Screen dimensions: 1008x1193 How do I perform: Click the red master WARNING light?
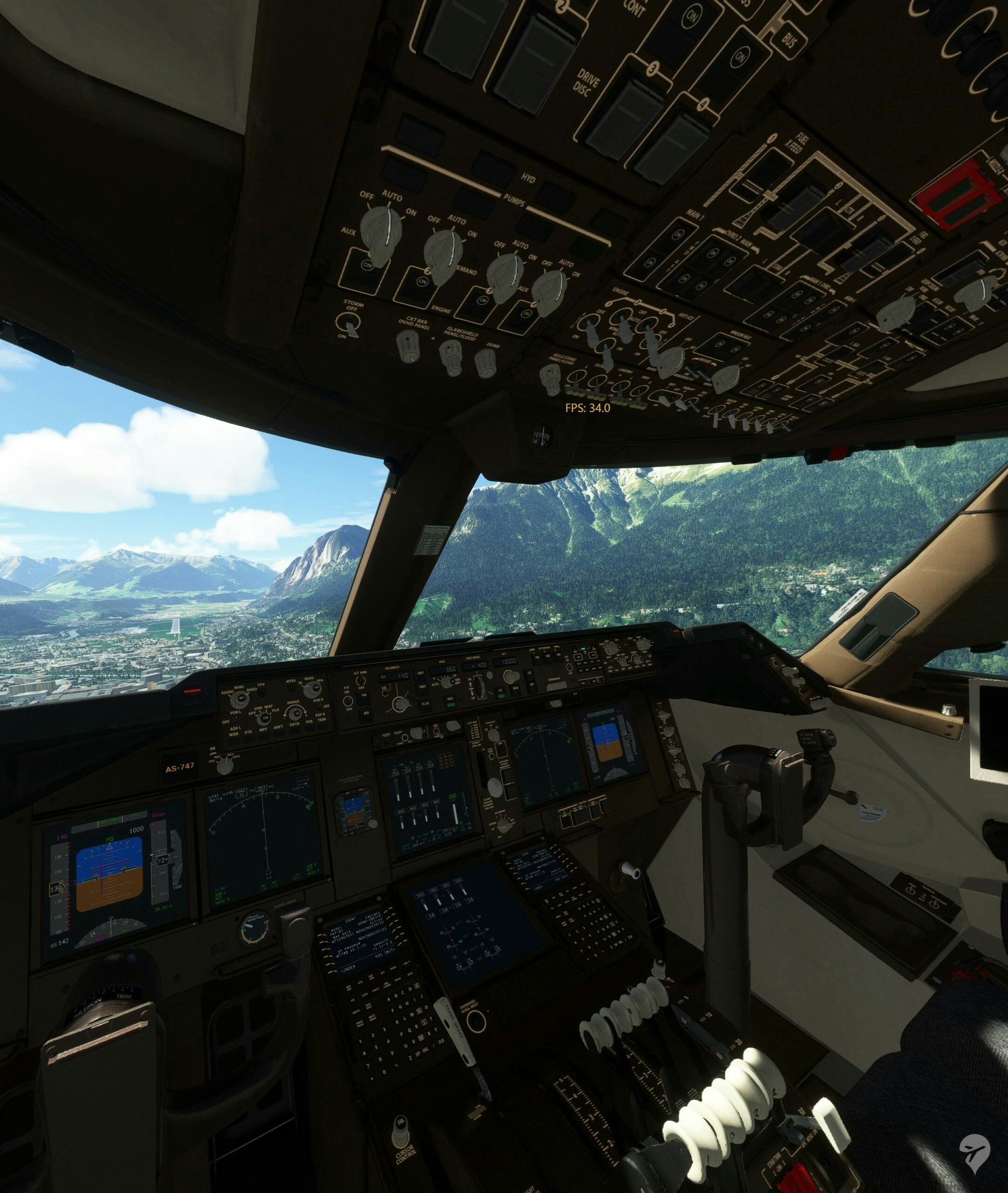click(x=192, y=691)
